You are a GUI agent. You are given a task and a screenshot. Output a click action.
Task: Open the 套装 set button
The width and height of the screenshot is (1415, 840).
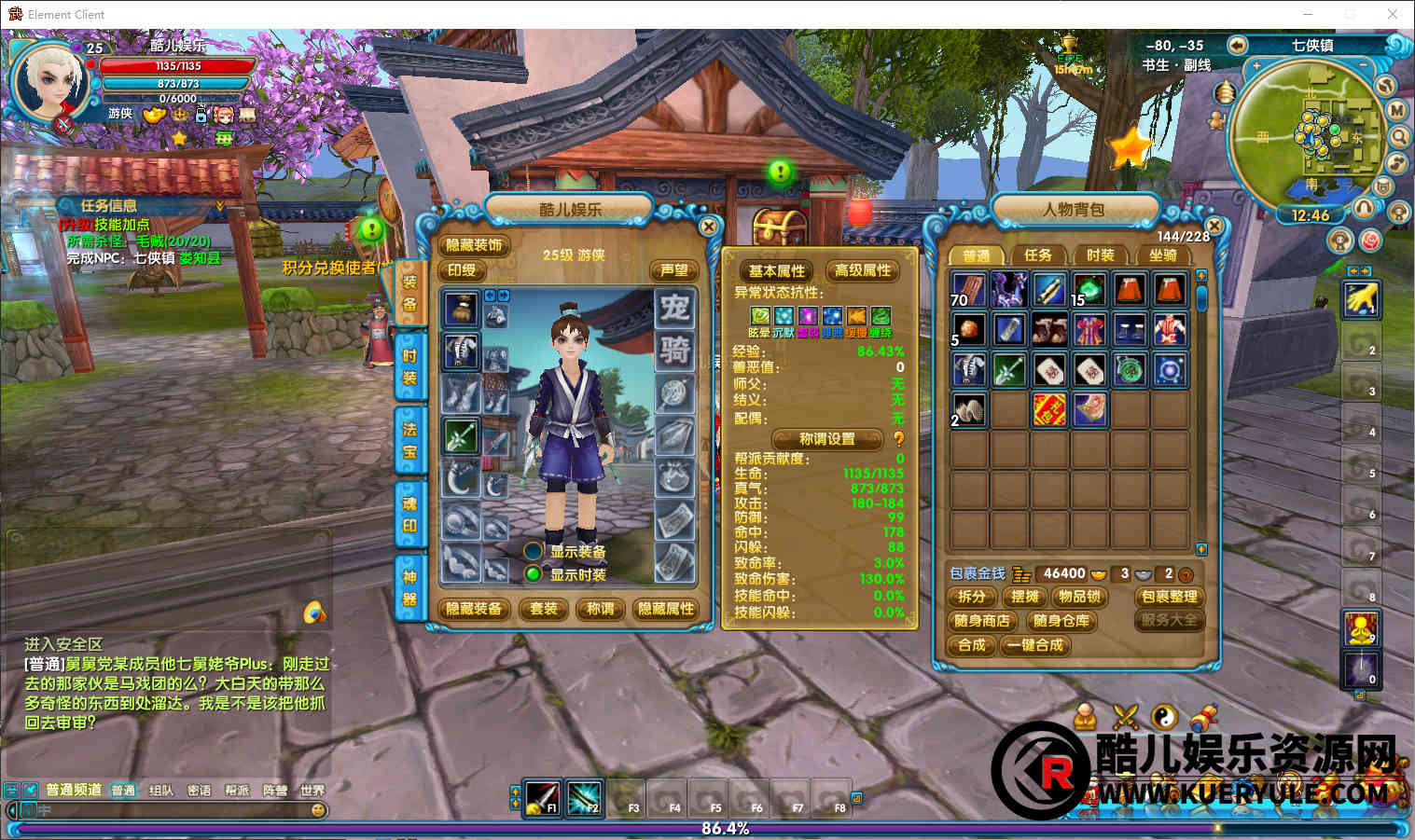pos(544,609)
